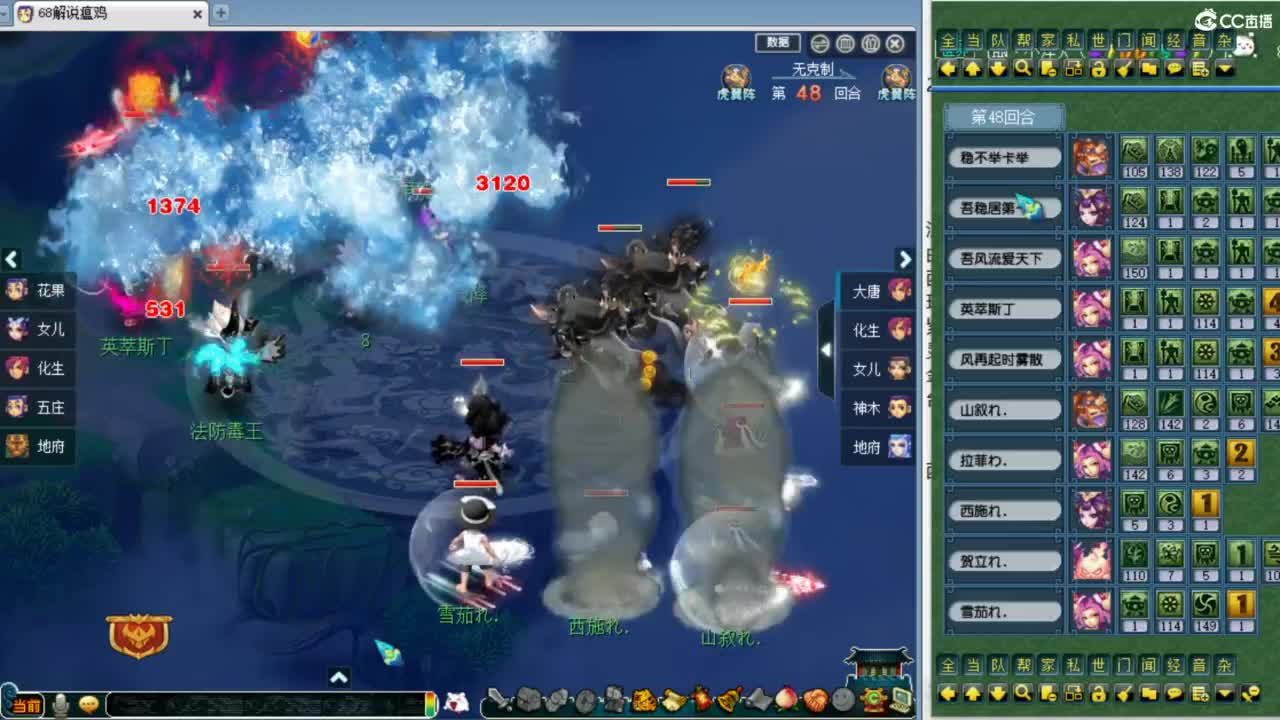This screenshot has width=1280, height=720.
Task: Expand the left arrow chevron at screen edge
Action: [x=11, y=260]
